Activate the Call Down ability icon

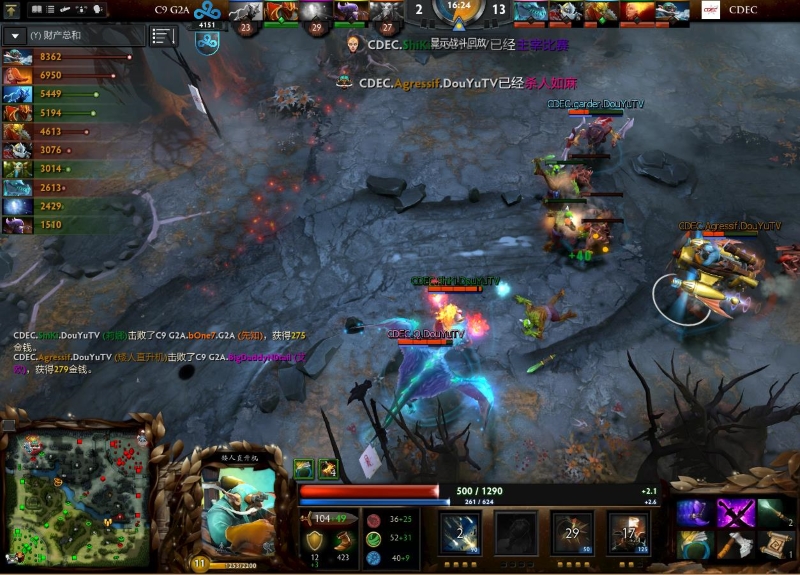point(628,532)
